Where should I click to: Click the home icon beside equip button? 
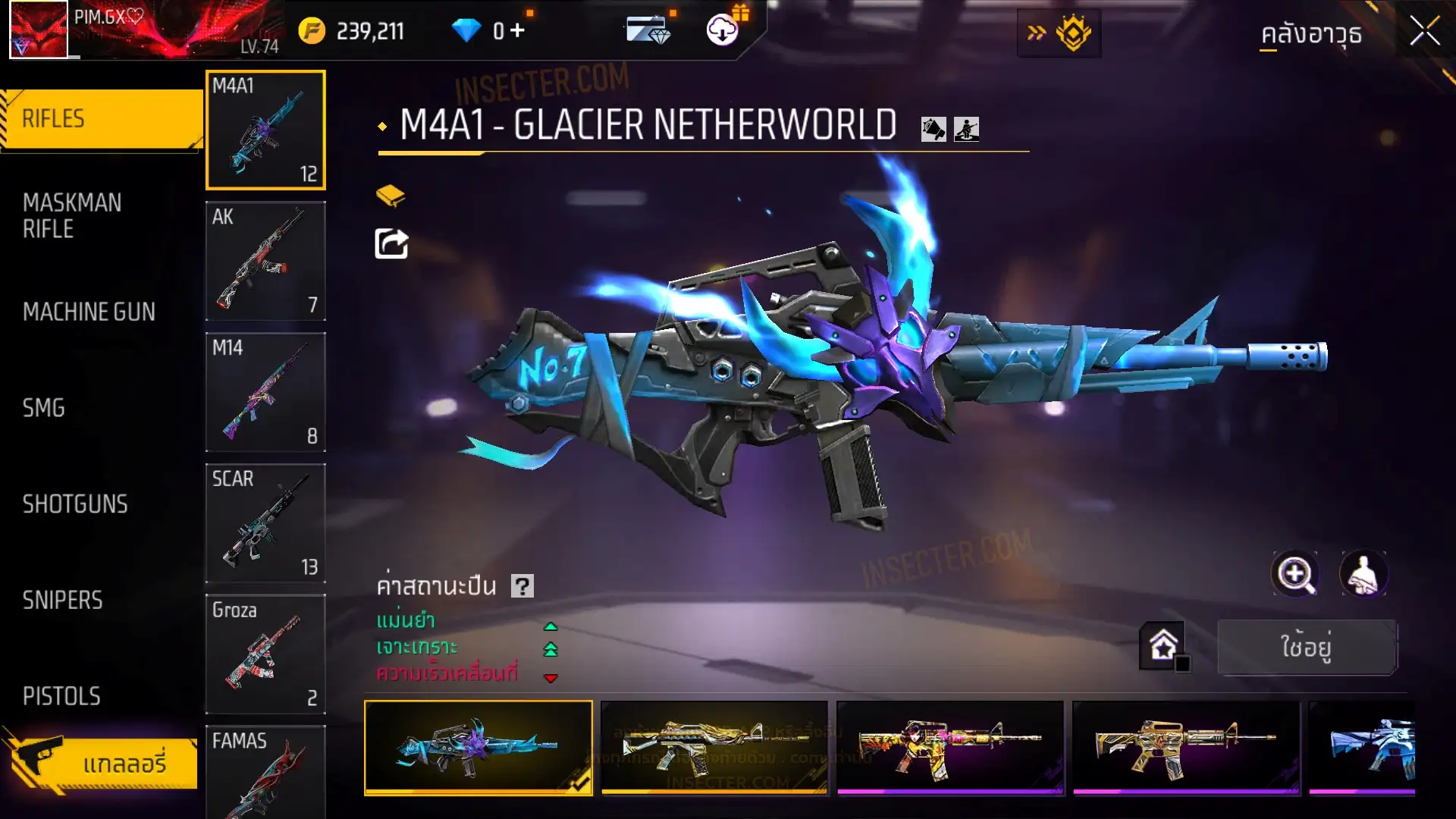1163,646
